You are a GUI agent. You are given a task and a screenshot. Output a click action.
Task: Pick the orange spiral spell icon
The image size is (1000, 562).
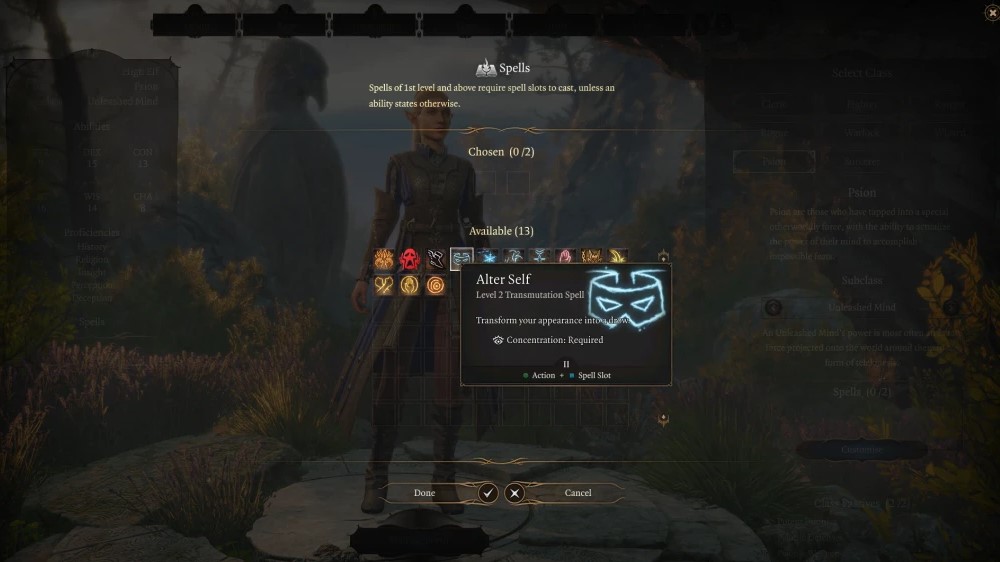(435, 286)
